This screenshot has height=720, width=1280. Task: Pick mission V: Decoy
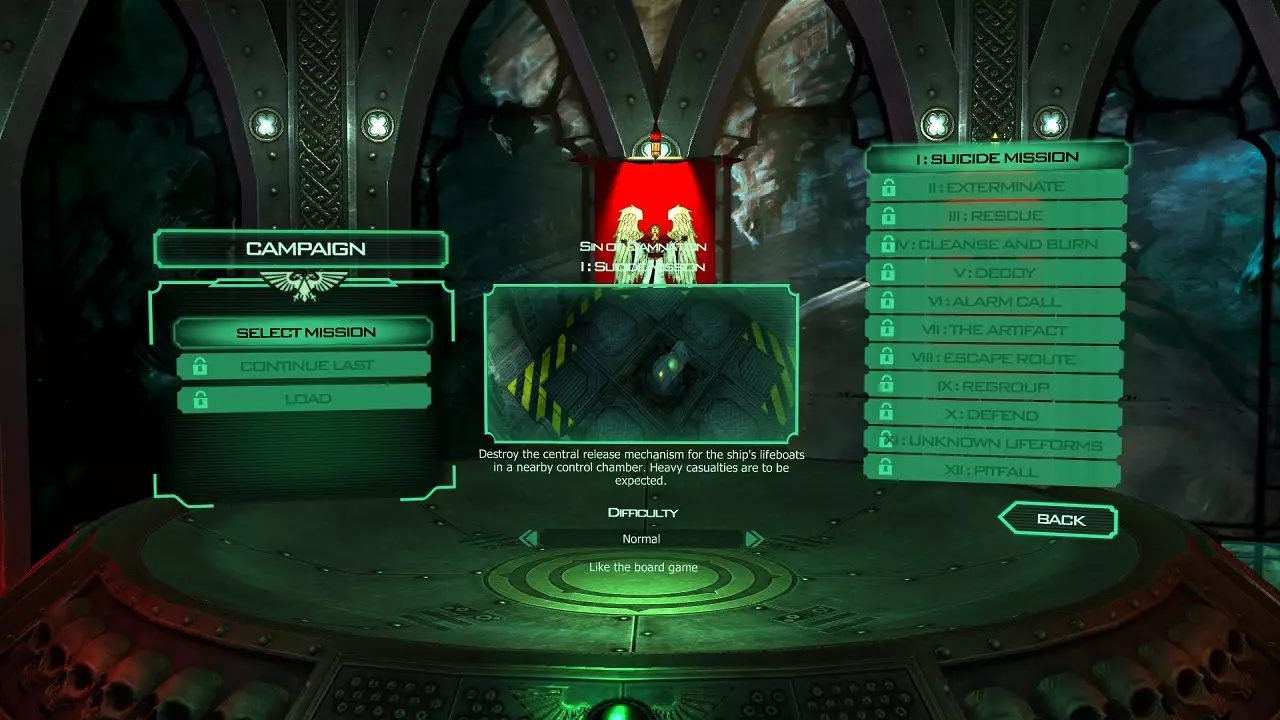997,272
